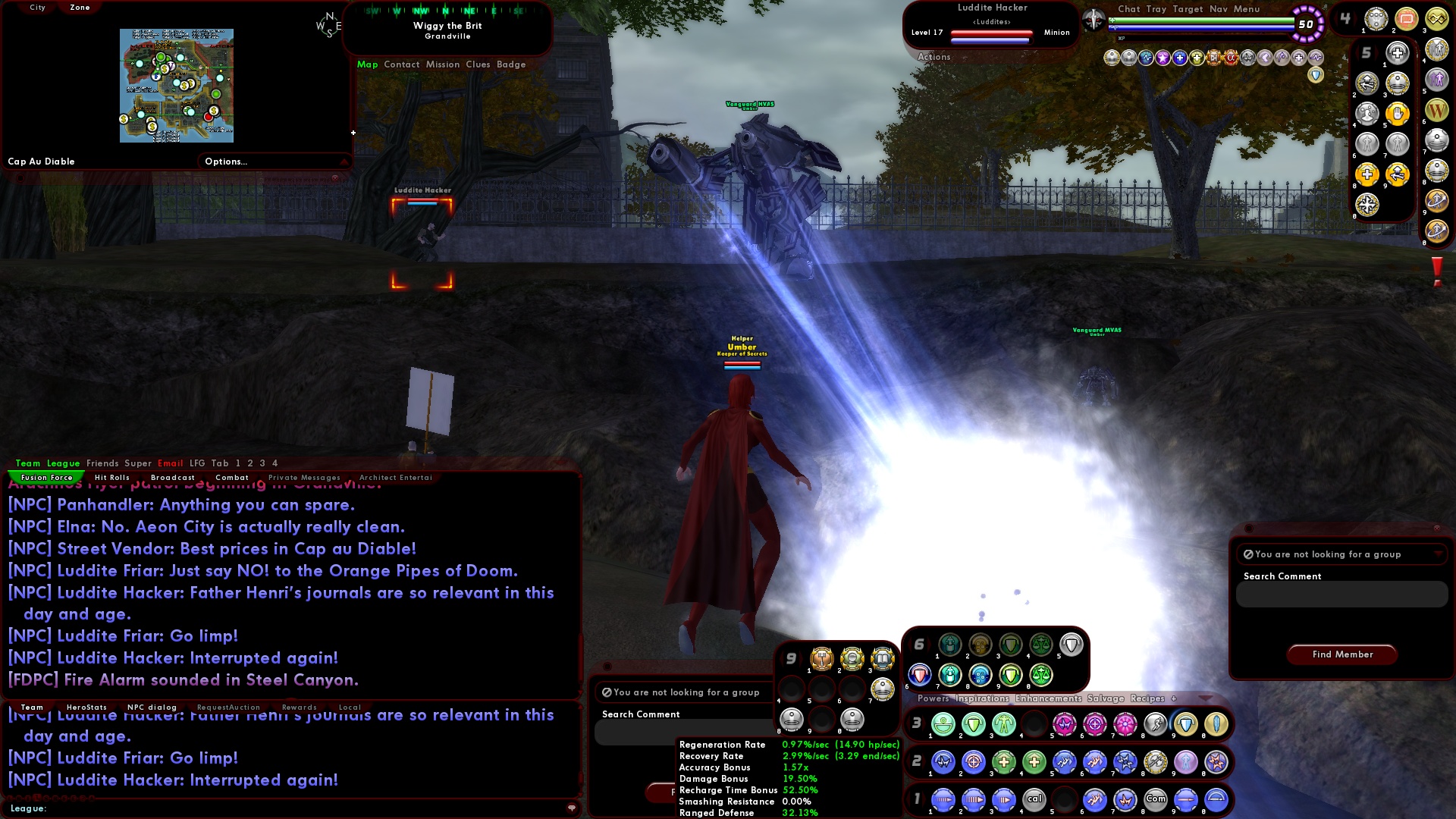1456x819 pixels.
Task: Add a new tray tab with the + button
Action: 1173,698
